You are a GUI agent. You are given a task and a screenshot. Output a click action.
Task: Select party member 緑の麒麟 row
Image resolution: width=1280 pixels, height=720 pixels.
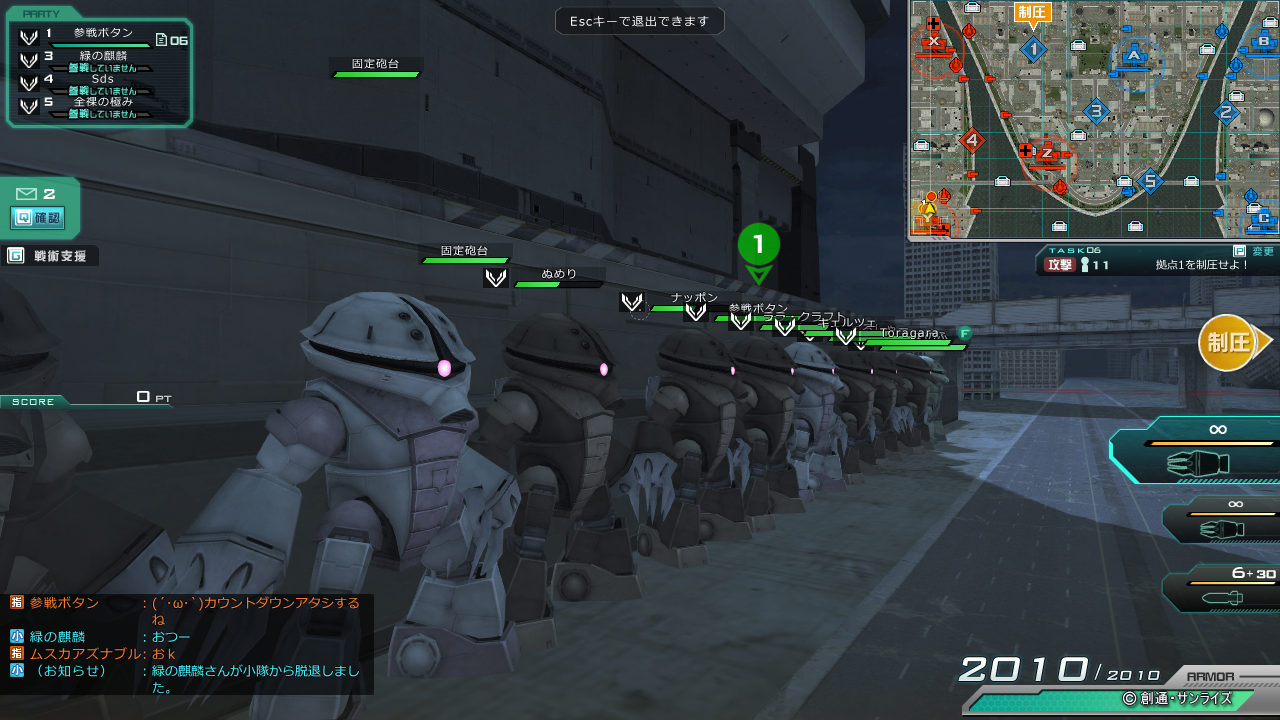[x=100, y=58]
